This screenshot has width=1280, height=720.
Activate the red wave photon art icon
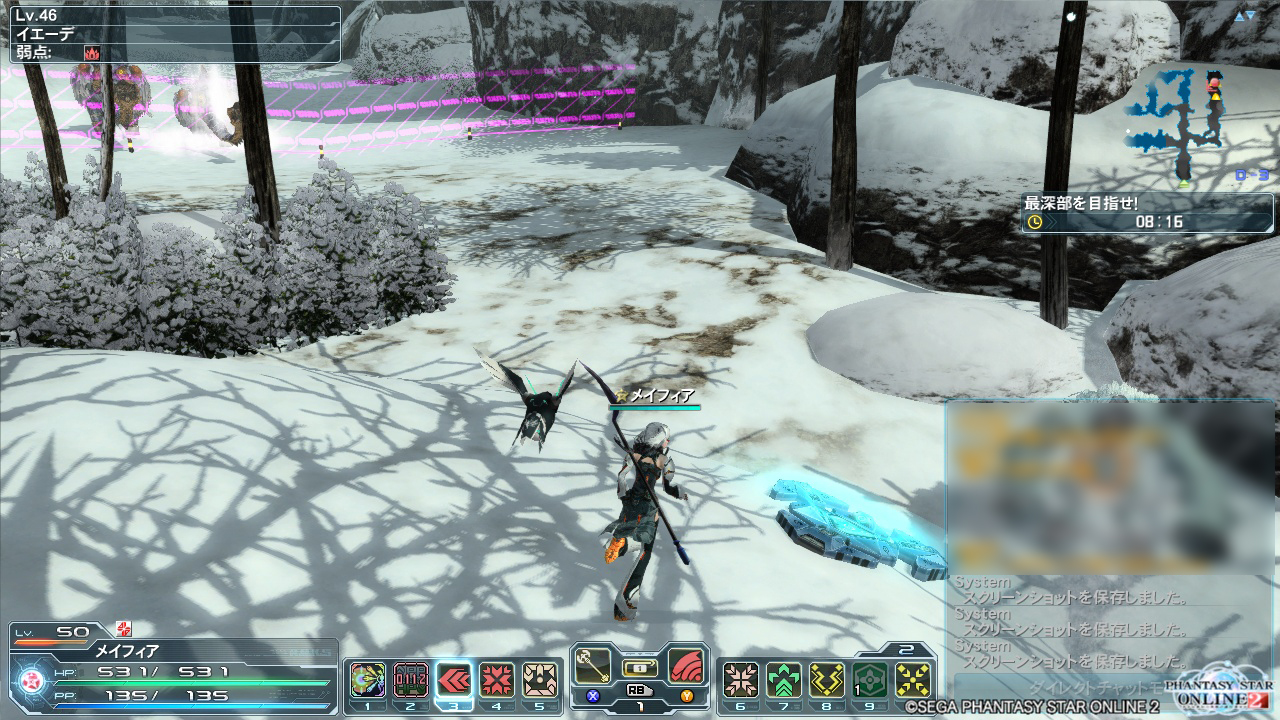tap(684, 665)
